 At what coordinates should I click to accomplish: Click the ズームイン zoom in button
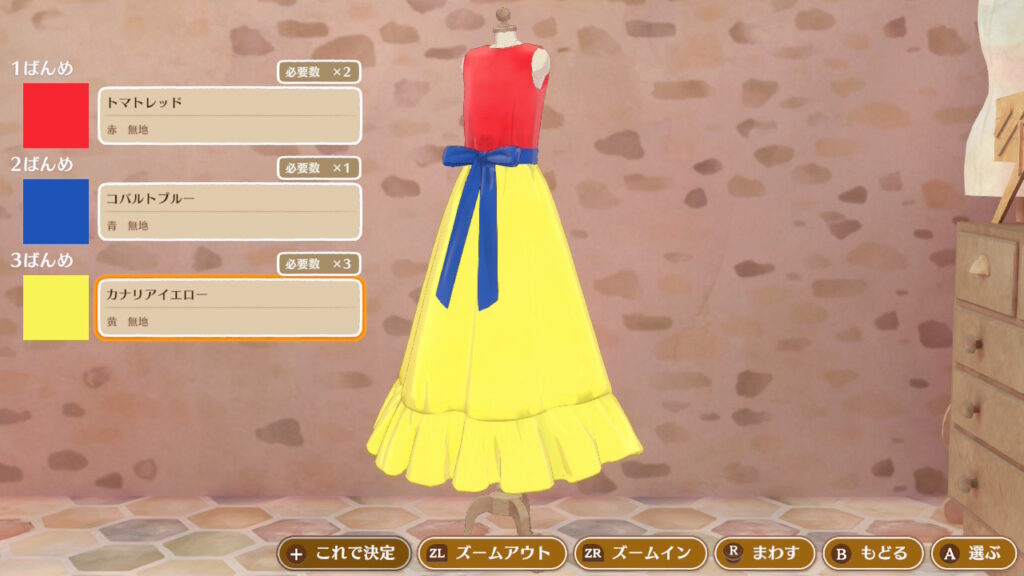click(x=641, y=552)
